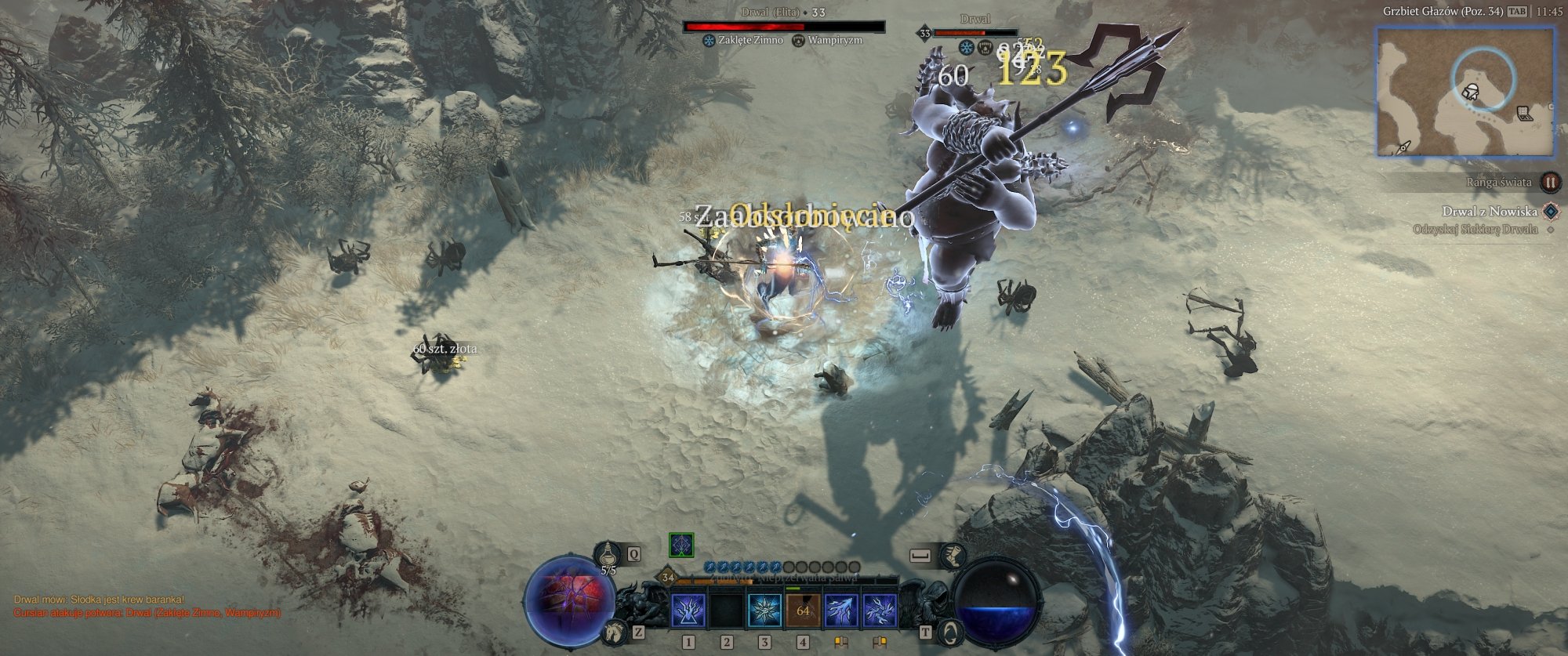This screenshot has width=1568, height=656.
Task: Select the skill slot on 64-second cooldown
Action: click(803, 611)
